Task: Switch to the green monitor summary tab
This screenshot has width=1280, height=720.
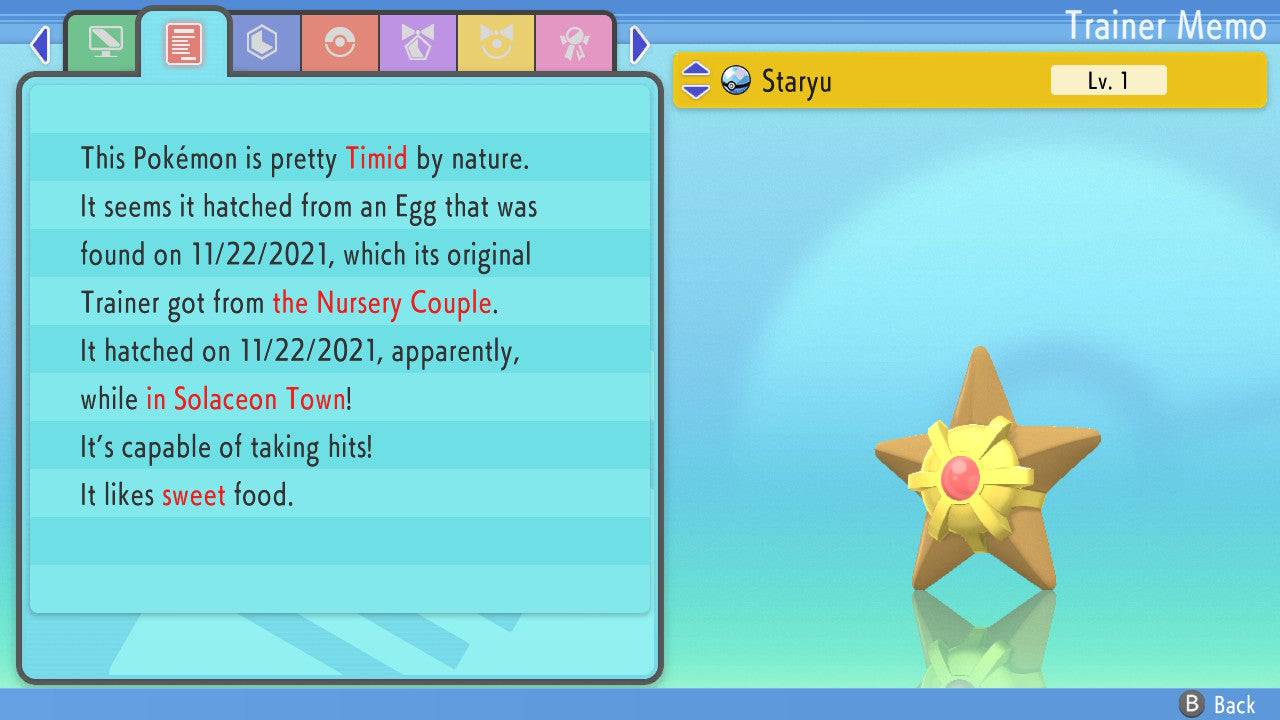Action: tap(105, 43)
